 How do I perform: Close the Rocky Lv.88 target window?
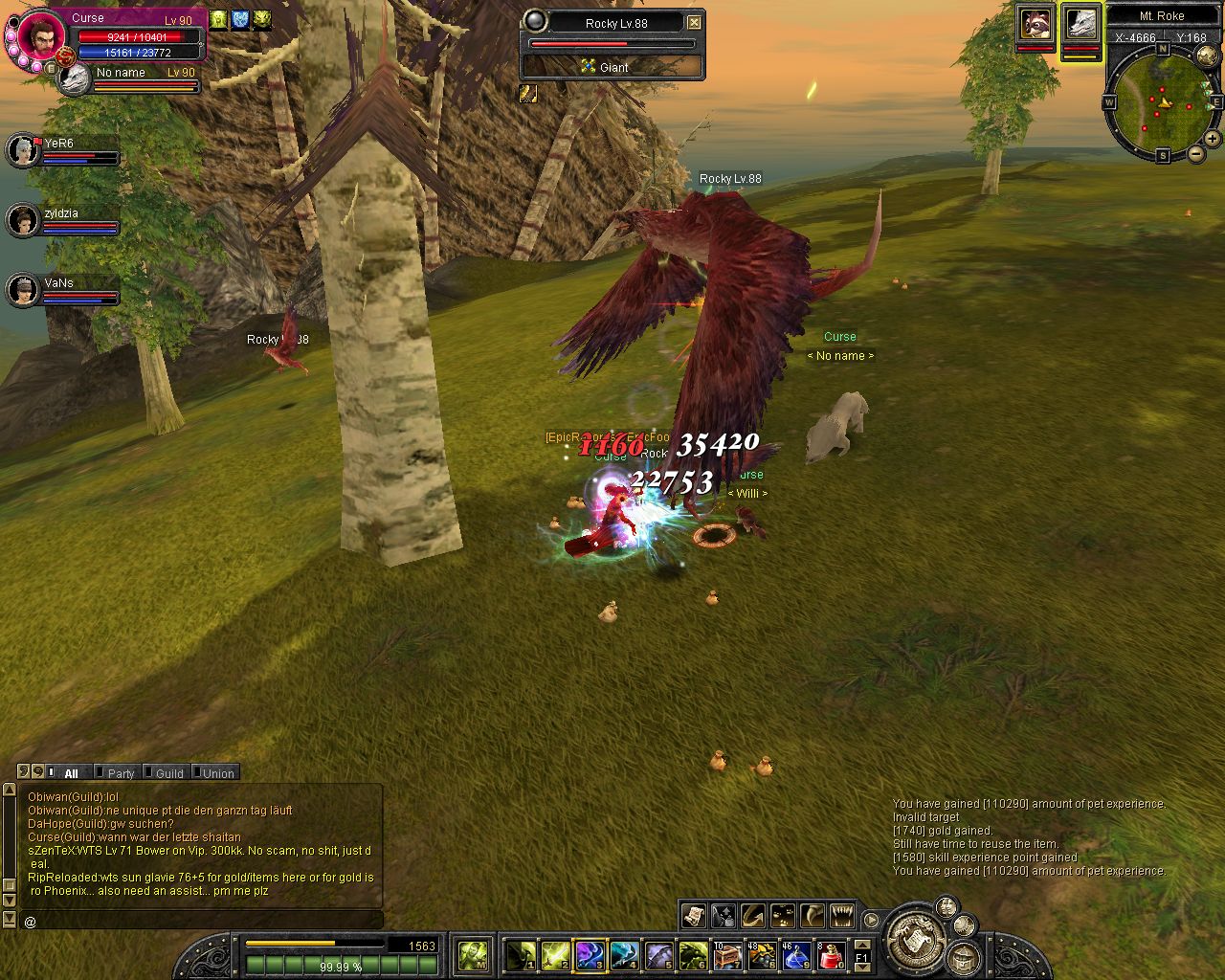[x=695, y=22]
